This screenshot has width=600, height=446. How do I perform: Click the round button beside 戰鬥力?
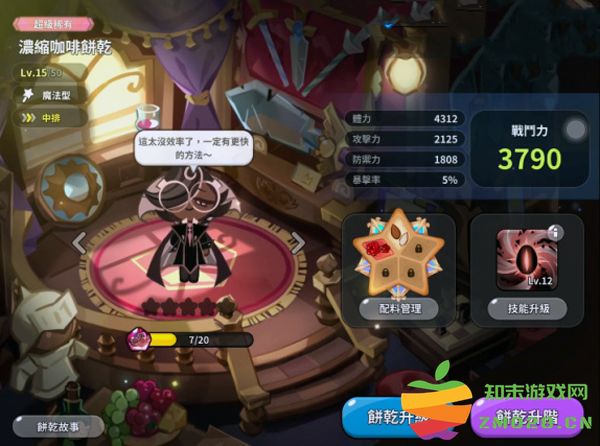tap(575, 129)
